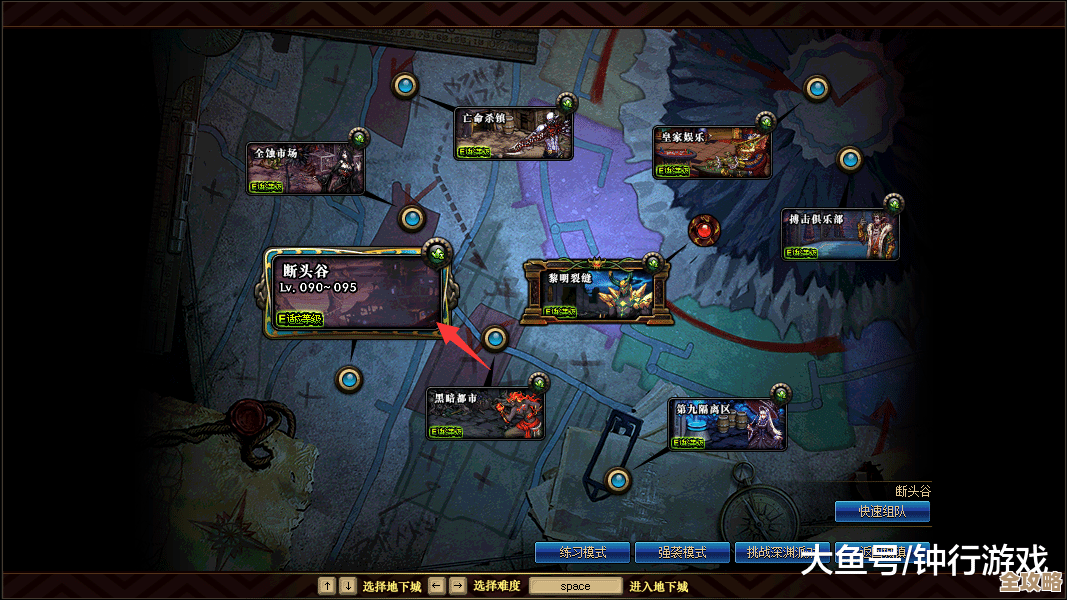Choose the 搏击俱乐部 dungeon tile
Image resolution: width=1067 pixels, height=600 pixels.
[x=839, y=235]
